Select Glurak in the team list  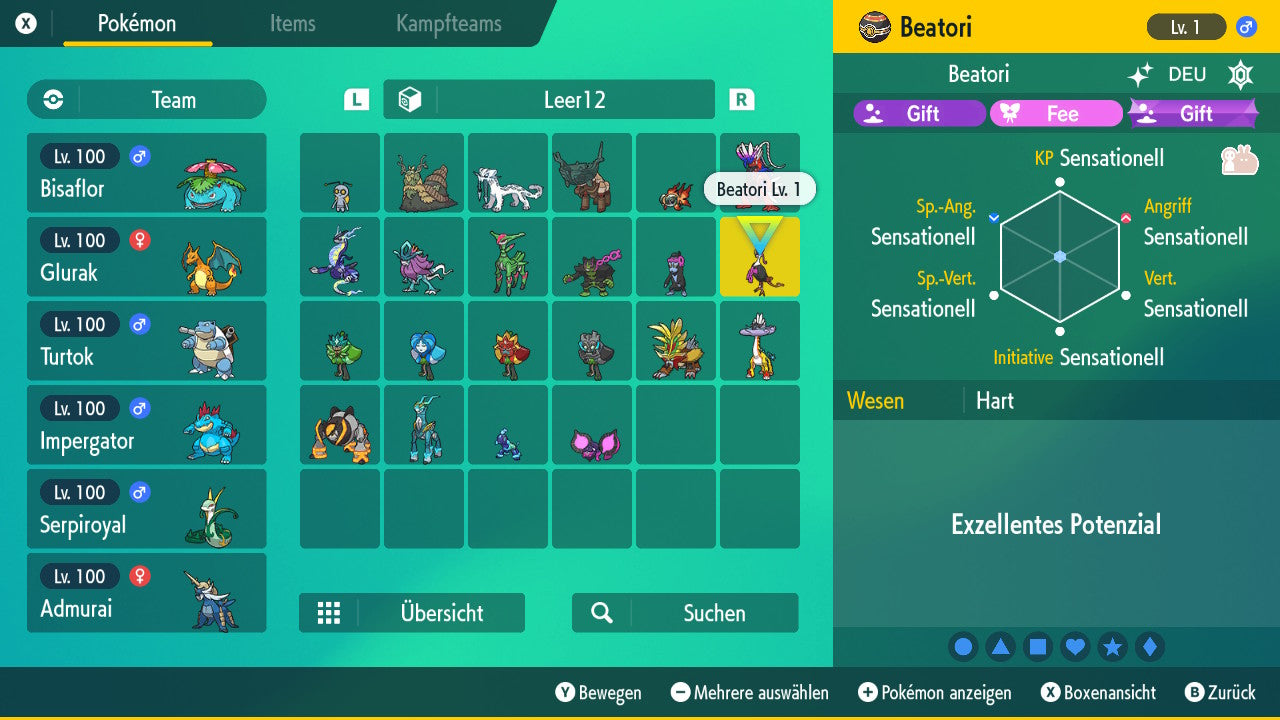(x=146, y=256)
